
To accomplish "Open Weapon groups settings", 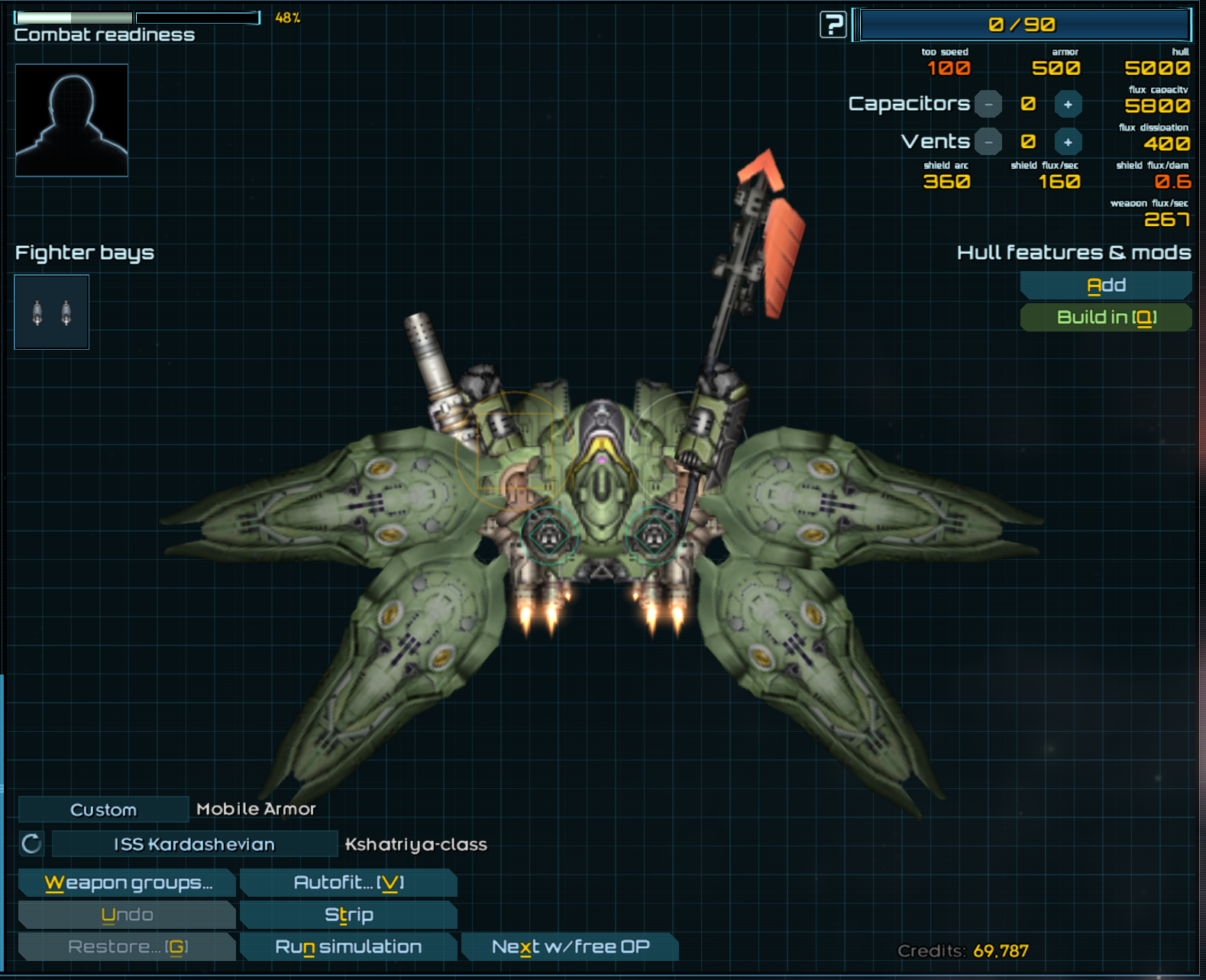I will 128,883.
